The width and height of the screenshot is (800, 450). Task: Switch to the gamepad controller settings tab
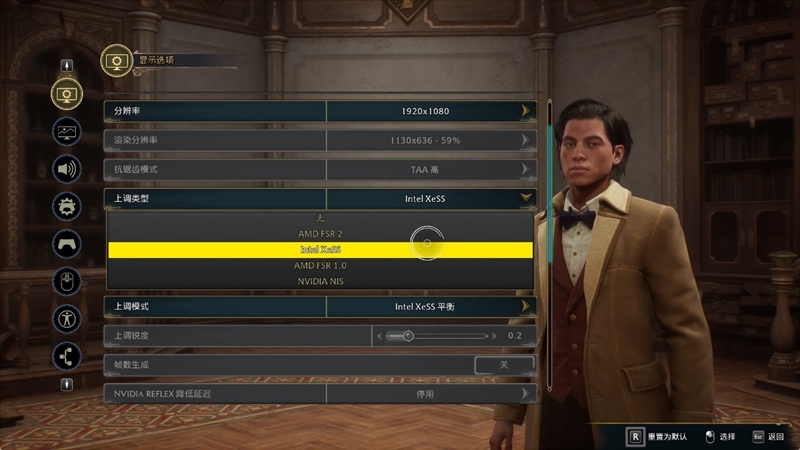(67, 244)
